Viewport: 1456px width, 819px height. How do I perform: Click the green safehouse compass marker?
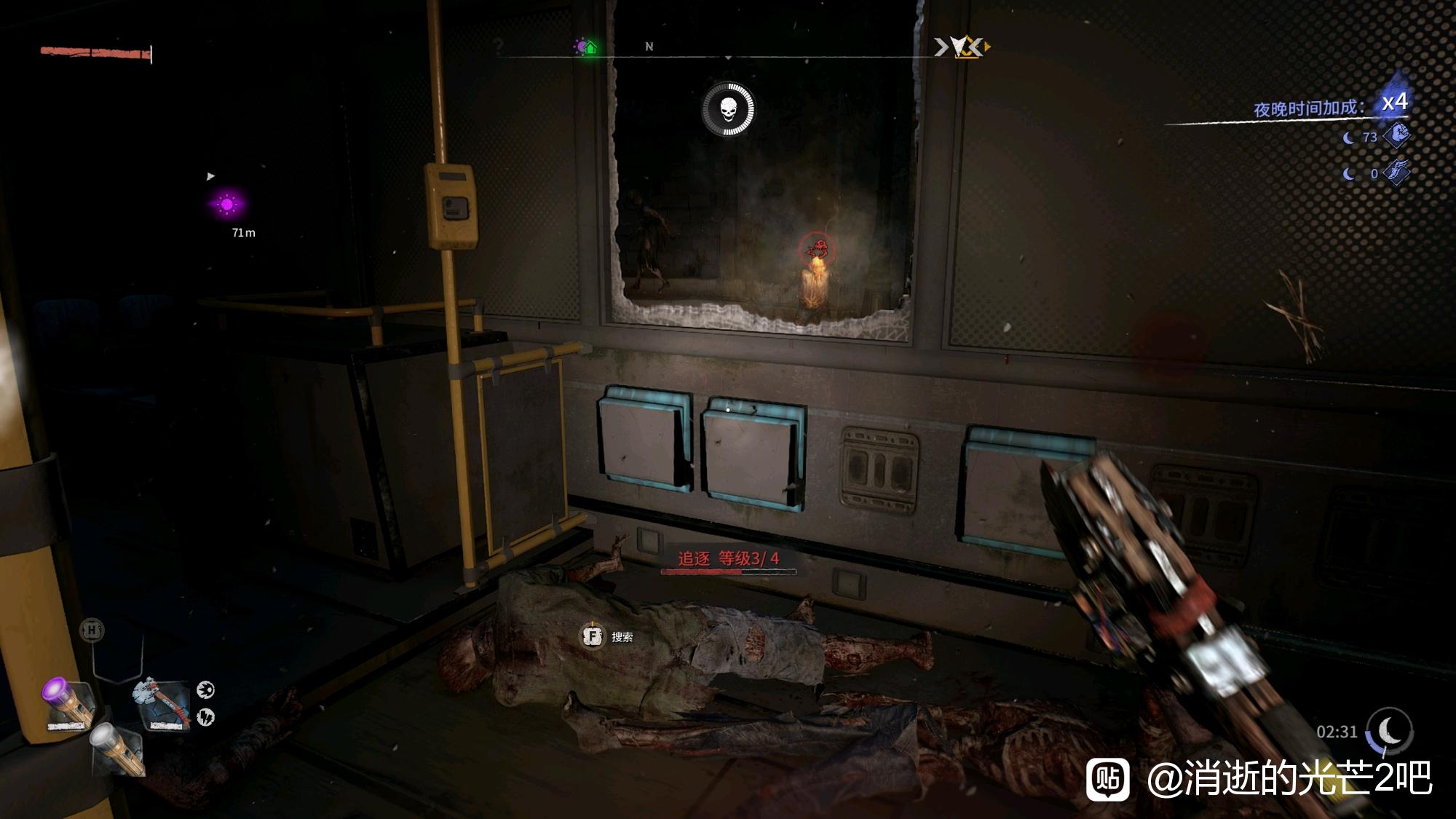pos(590,48)
